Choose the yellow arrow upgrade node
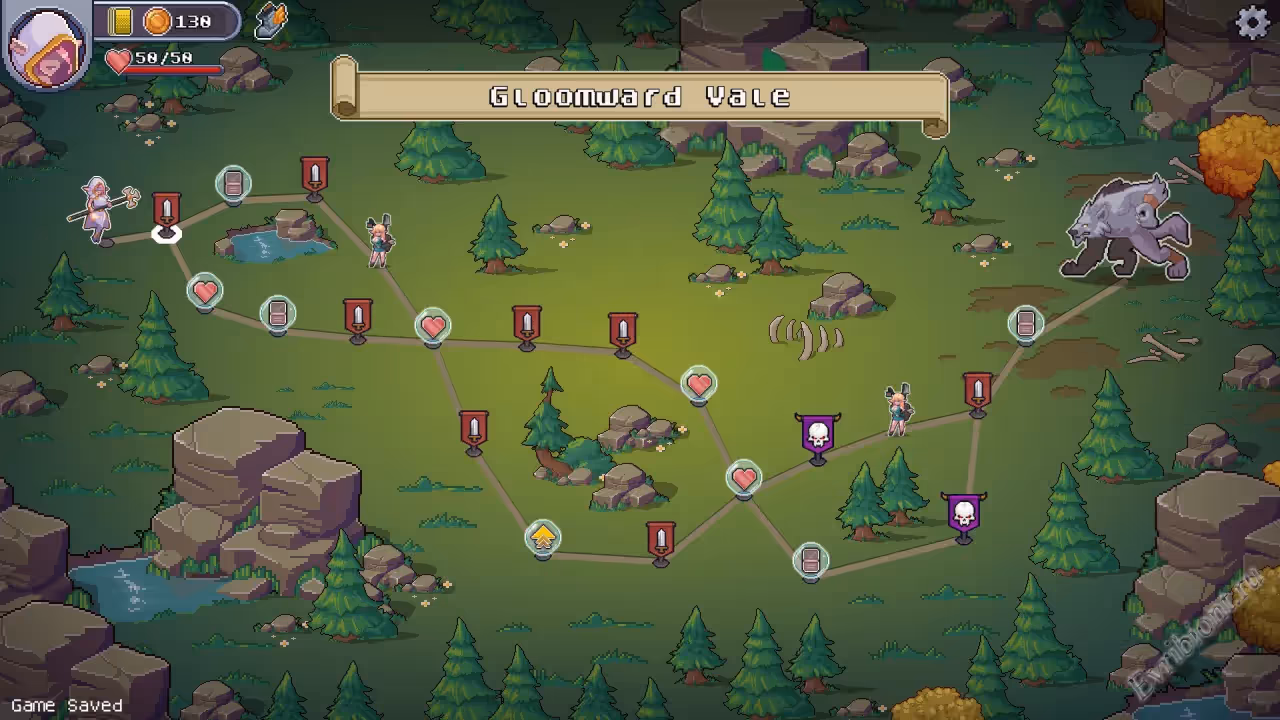 point(542,538)
